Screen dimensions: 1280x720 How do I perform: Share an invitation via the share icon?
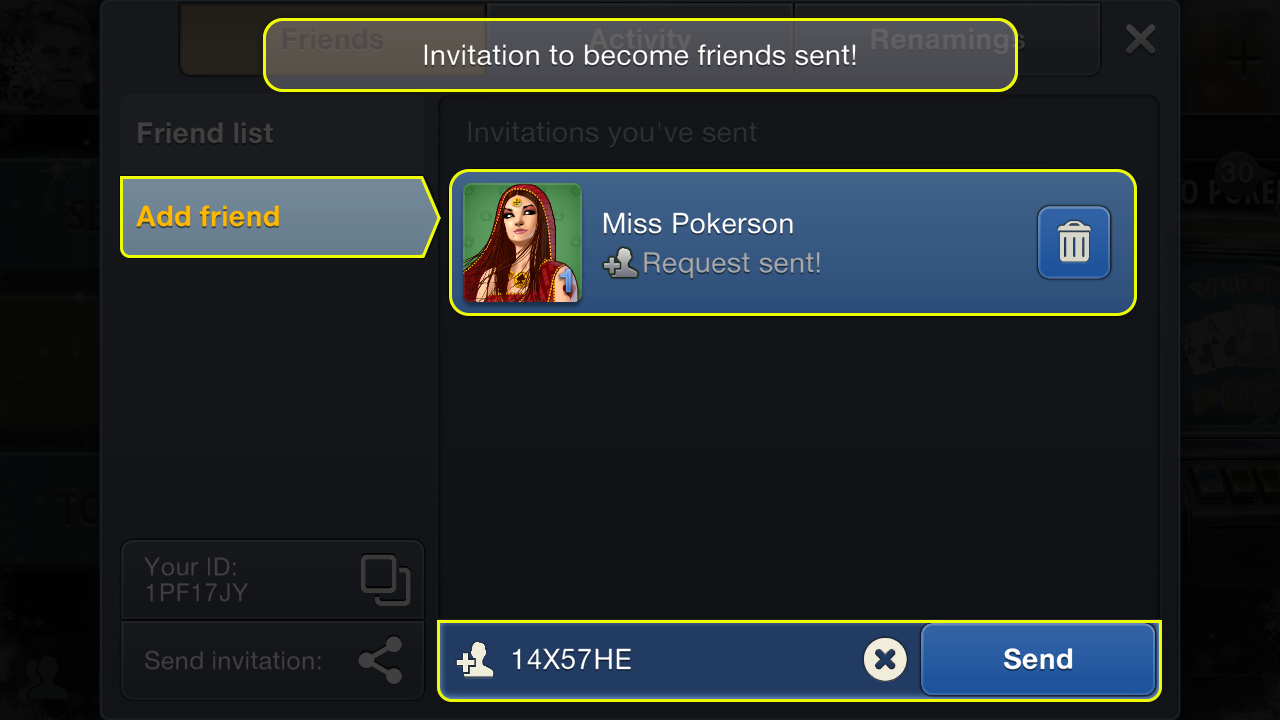pyautogui.click(x=380, y=660)
